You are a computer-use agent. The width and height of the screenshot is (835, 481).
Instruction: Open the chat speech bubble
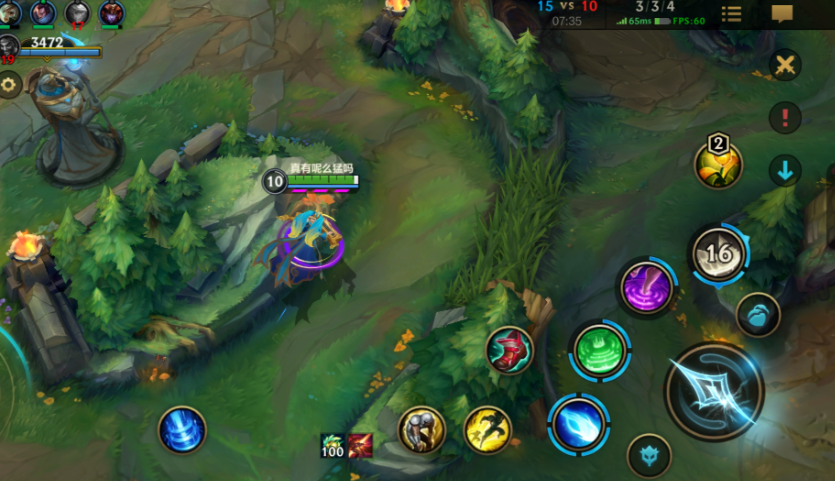pyautogui.click(x=782, y=14)
